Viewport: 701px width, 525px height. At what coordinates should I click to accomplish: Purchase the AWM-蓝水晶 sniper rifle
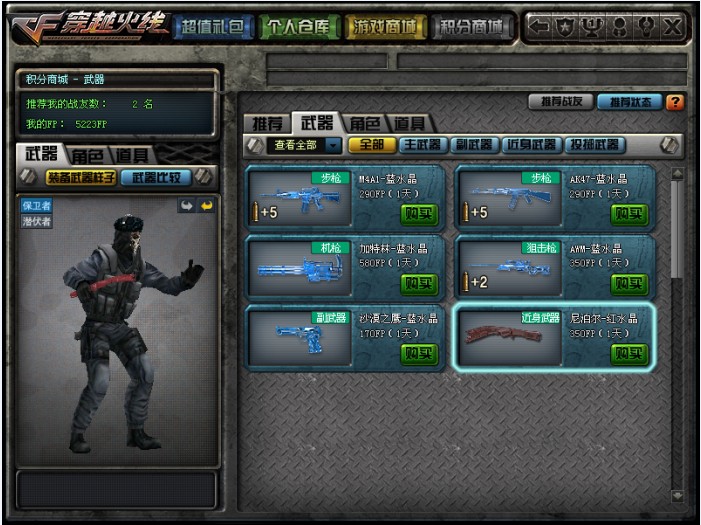pos(630,284)
